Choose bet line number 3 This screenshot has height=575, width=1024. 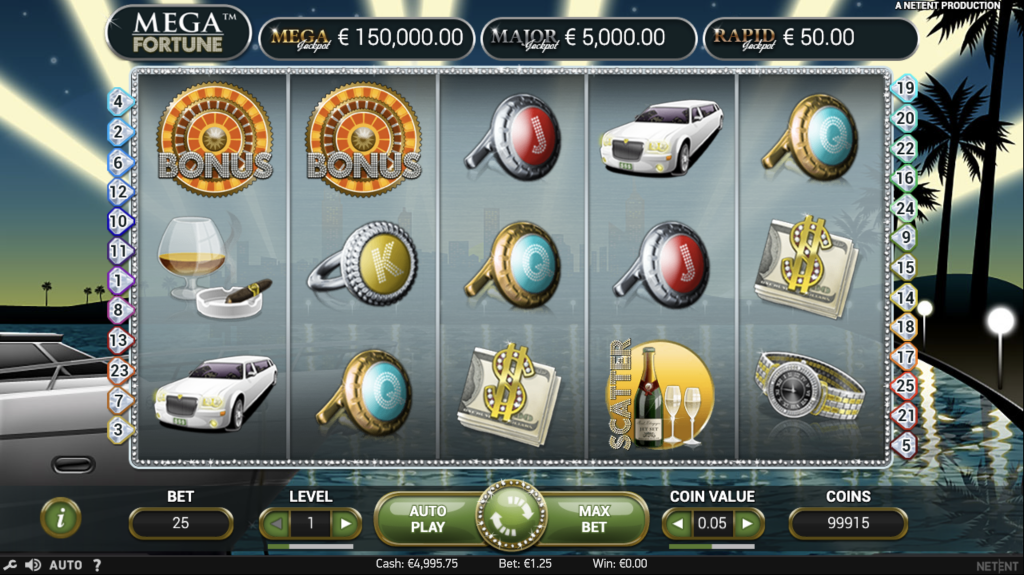coord(118,430)
